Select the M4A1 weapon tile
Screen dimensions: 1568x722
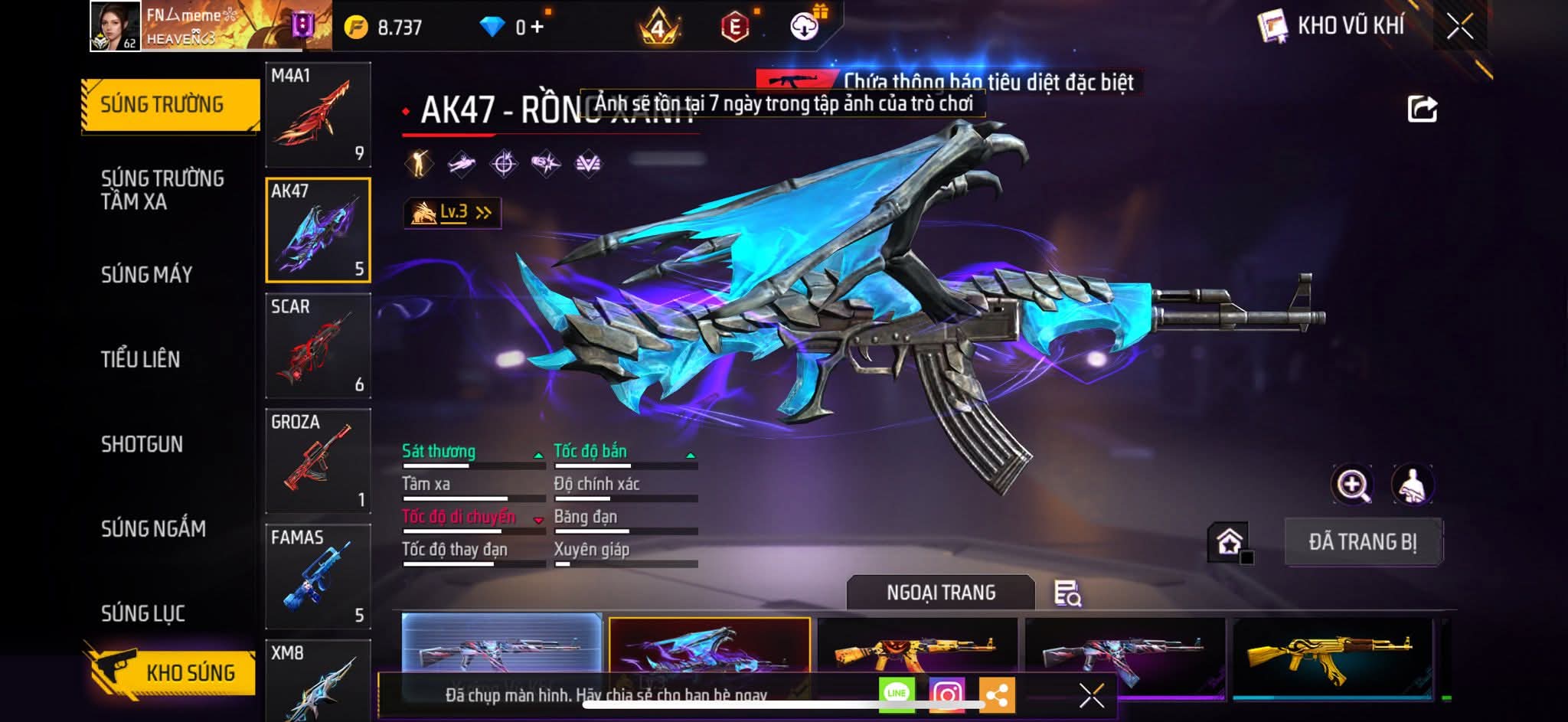point(318,114)
